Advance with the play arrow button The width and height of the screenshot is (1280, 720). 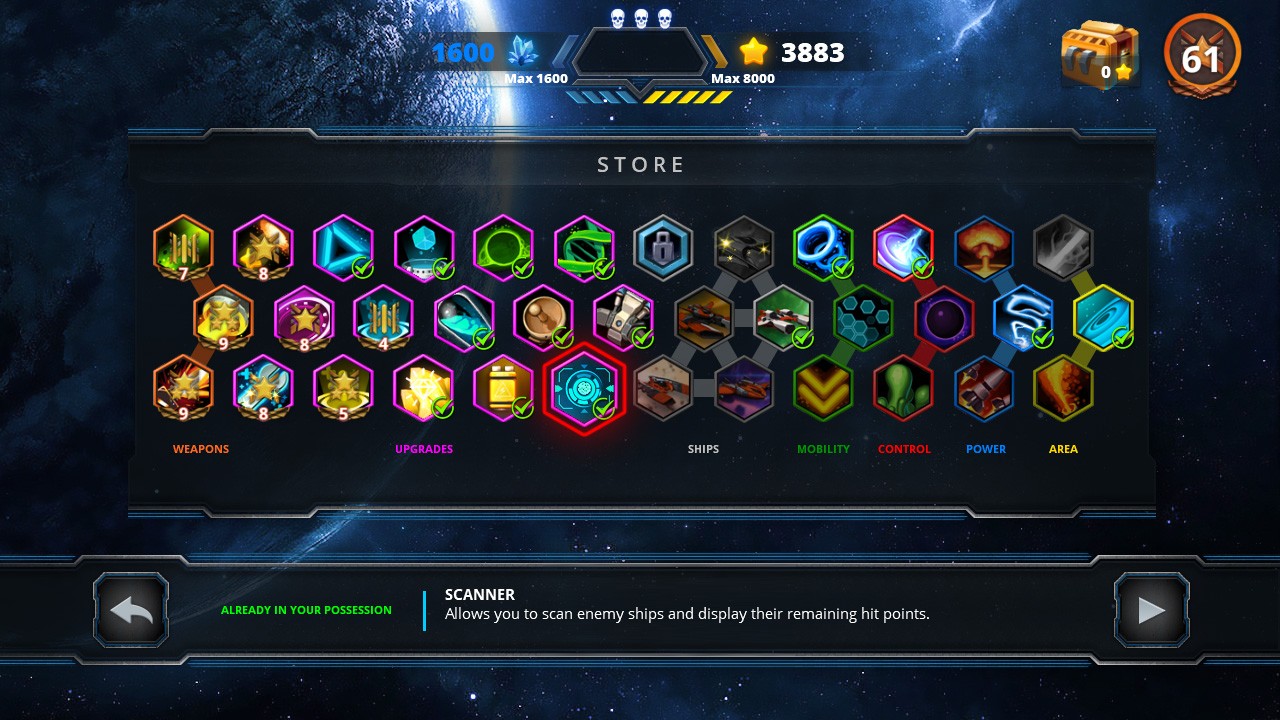1151,610
